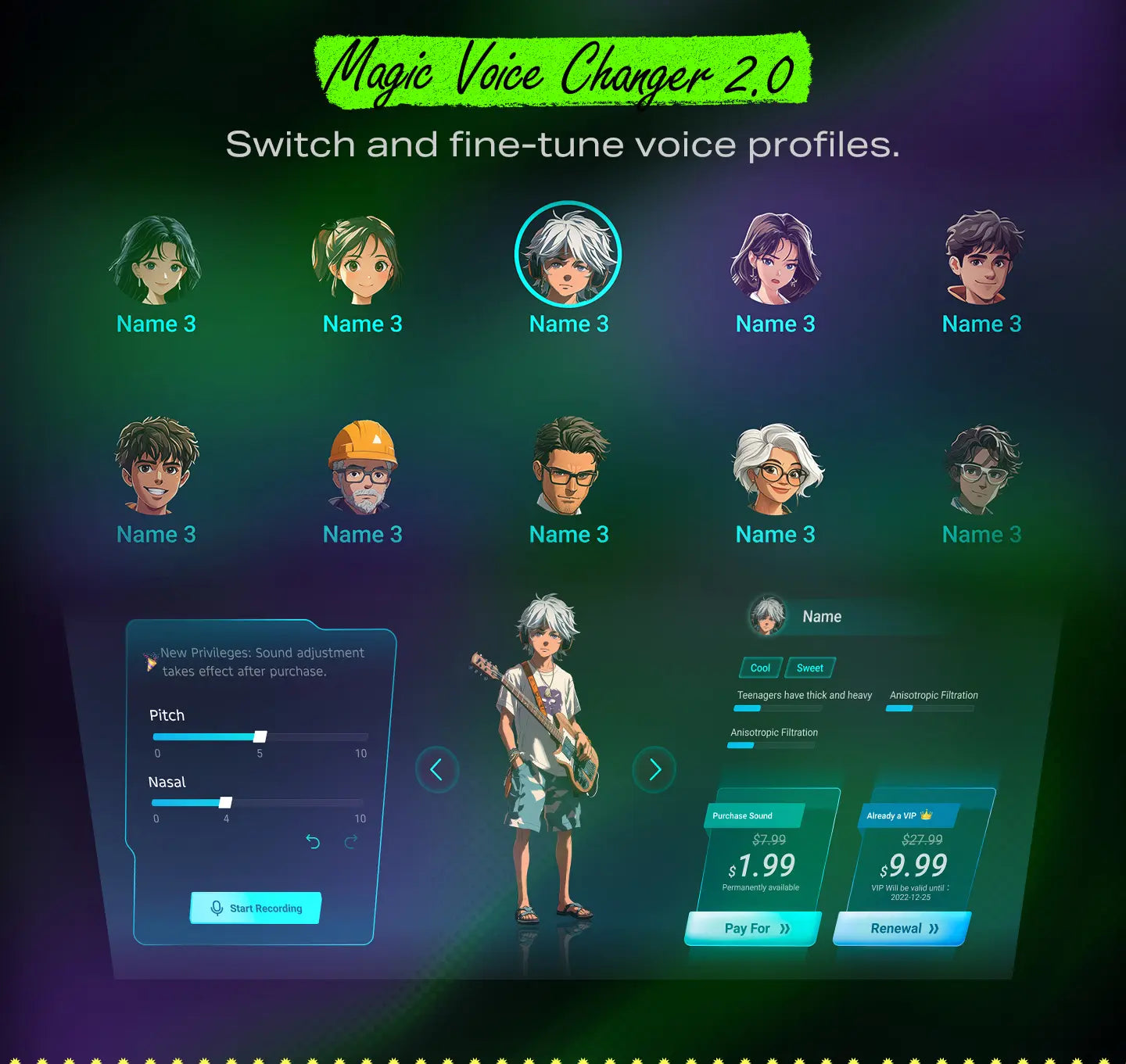Show the previous character with left arrow
Image resolution: width=1126 pixels, height=1064 pixels.
pyautogui.click(x=436, y=770)
